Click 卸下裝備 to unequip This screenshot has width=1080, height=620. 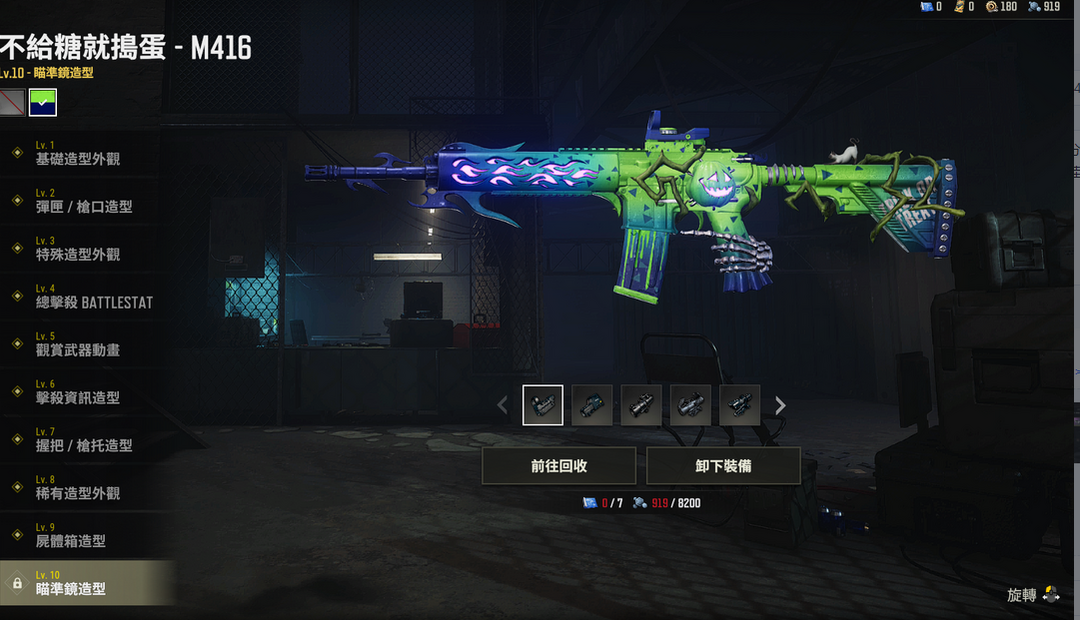(723, 466)
